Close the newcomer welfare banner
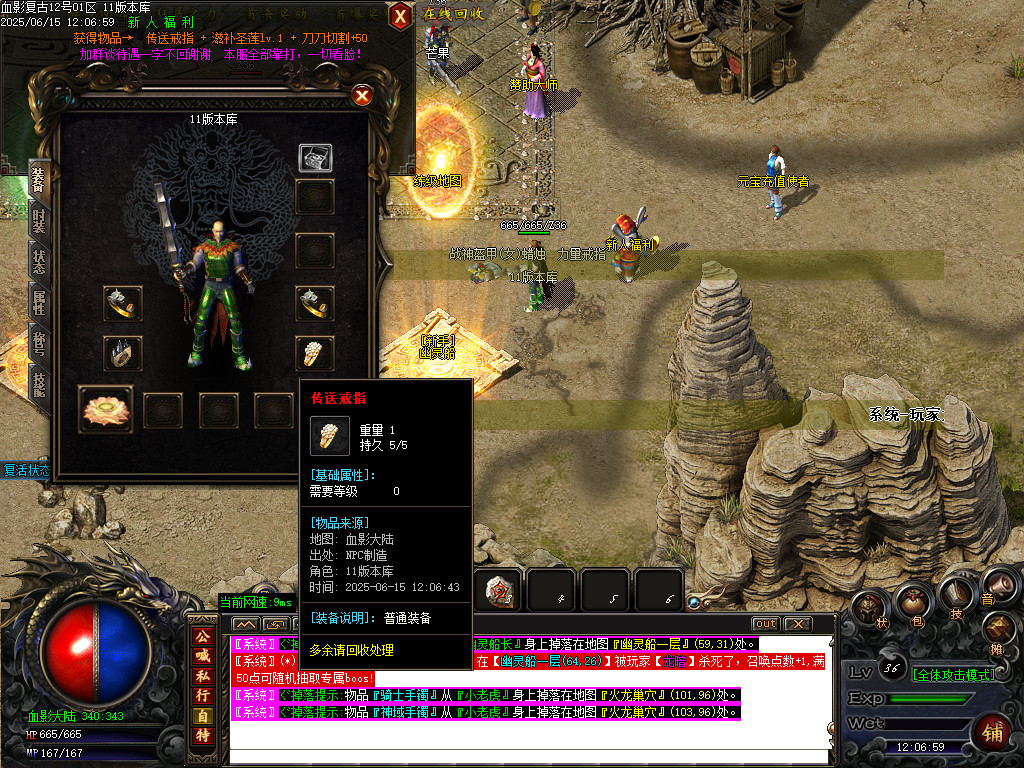 pos(399,15)
